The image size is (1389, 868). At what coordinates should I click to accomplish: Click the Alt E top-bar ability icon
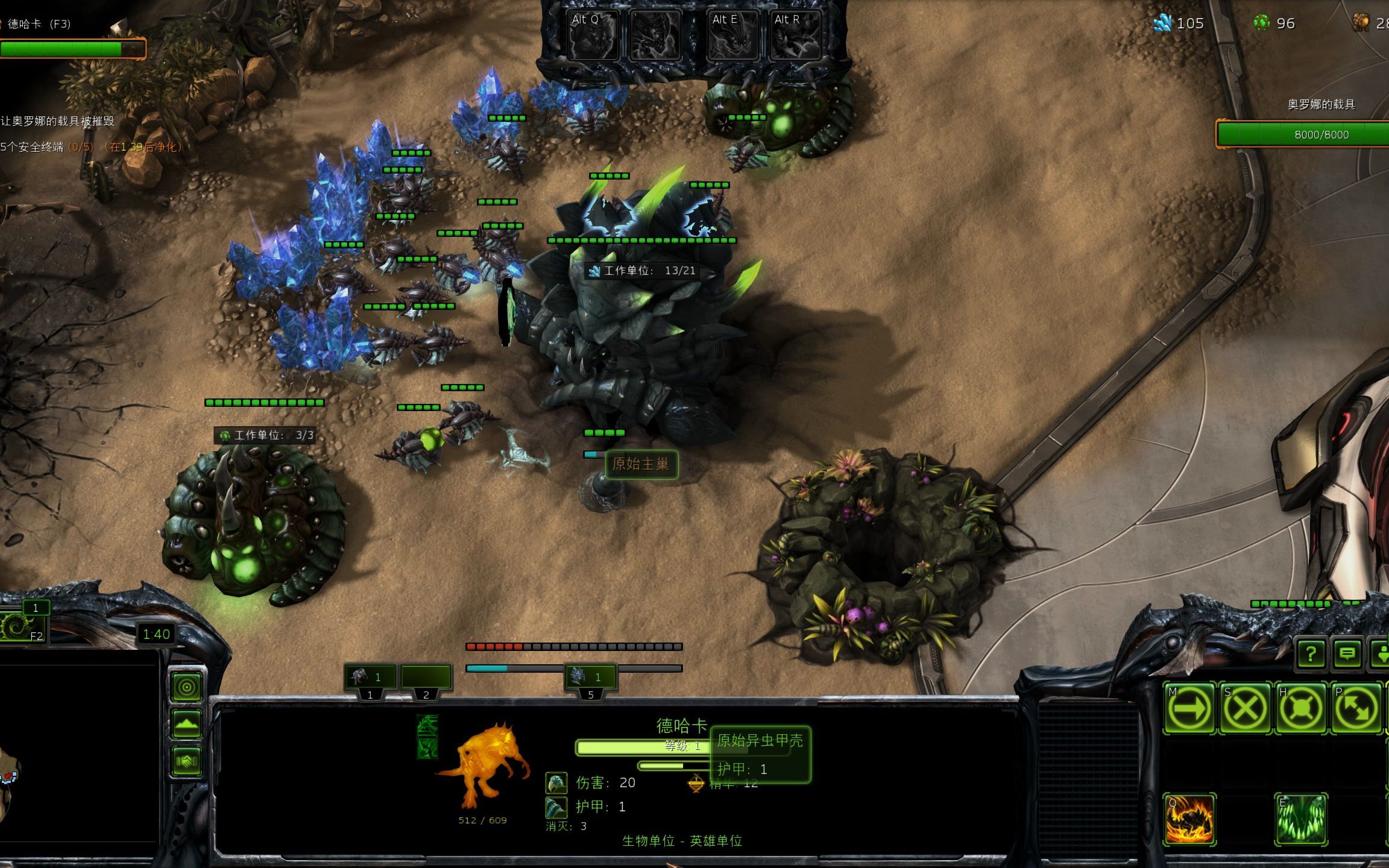(x=732, y=36)
